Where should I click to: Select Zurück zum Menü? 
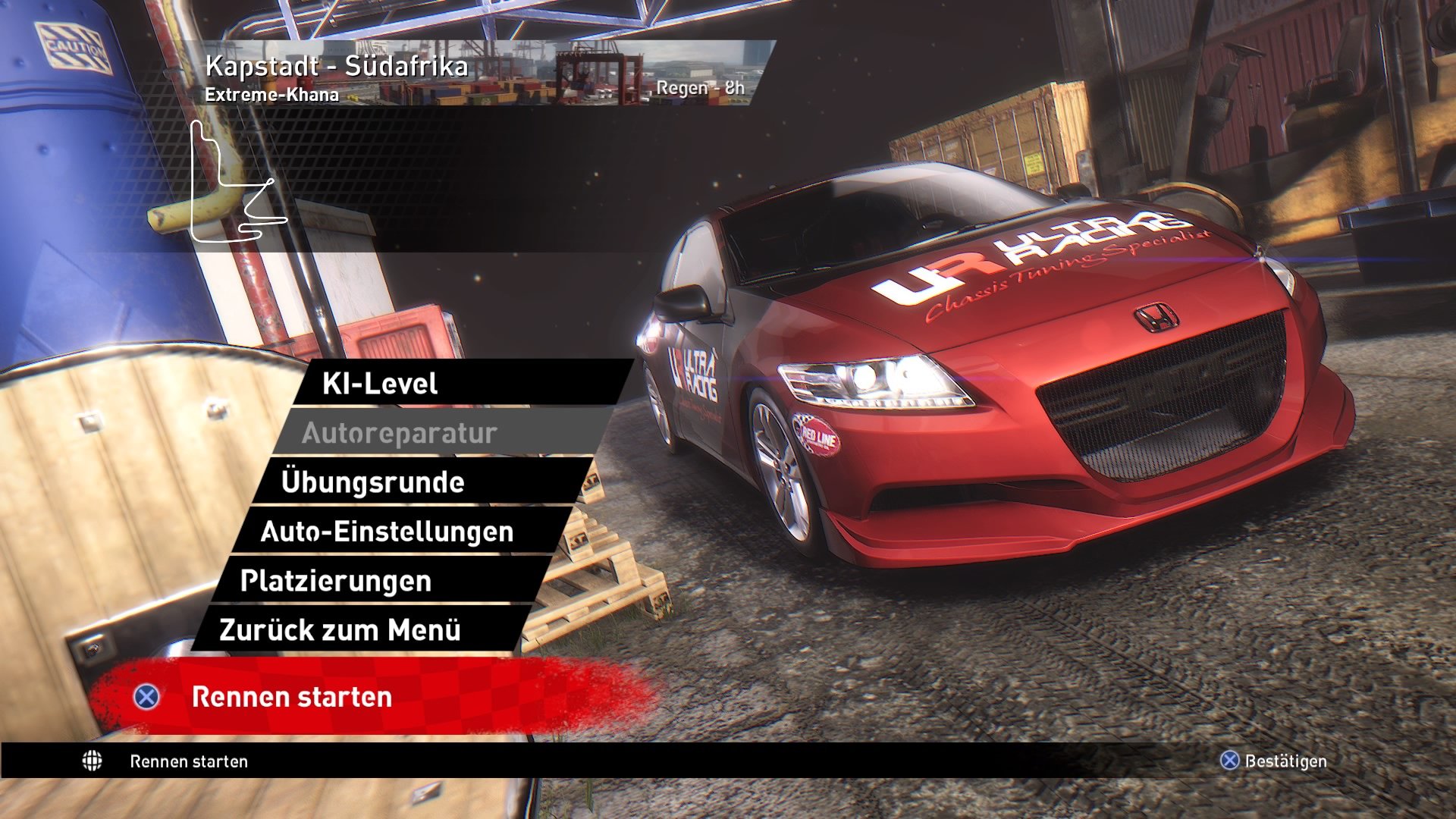pyautogui.click(x=339, y=628)
